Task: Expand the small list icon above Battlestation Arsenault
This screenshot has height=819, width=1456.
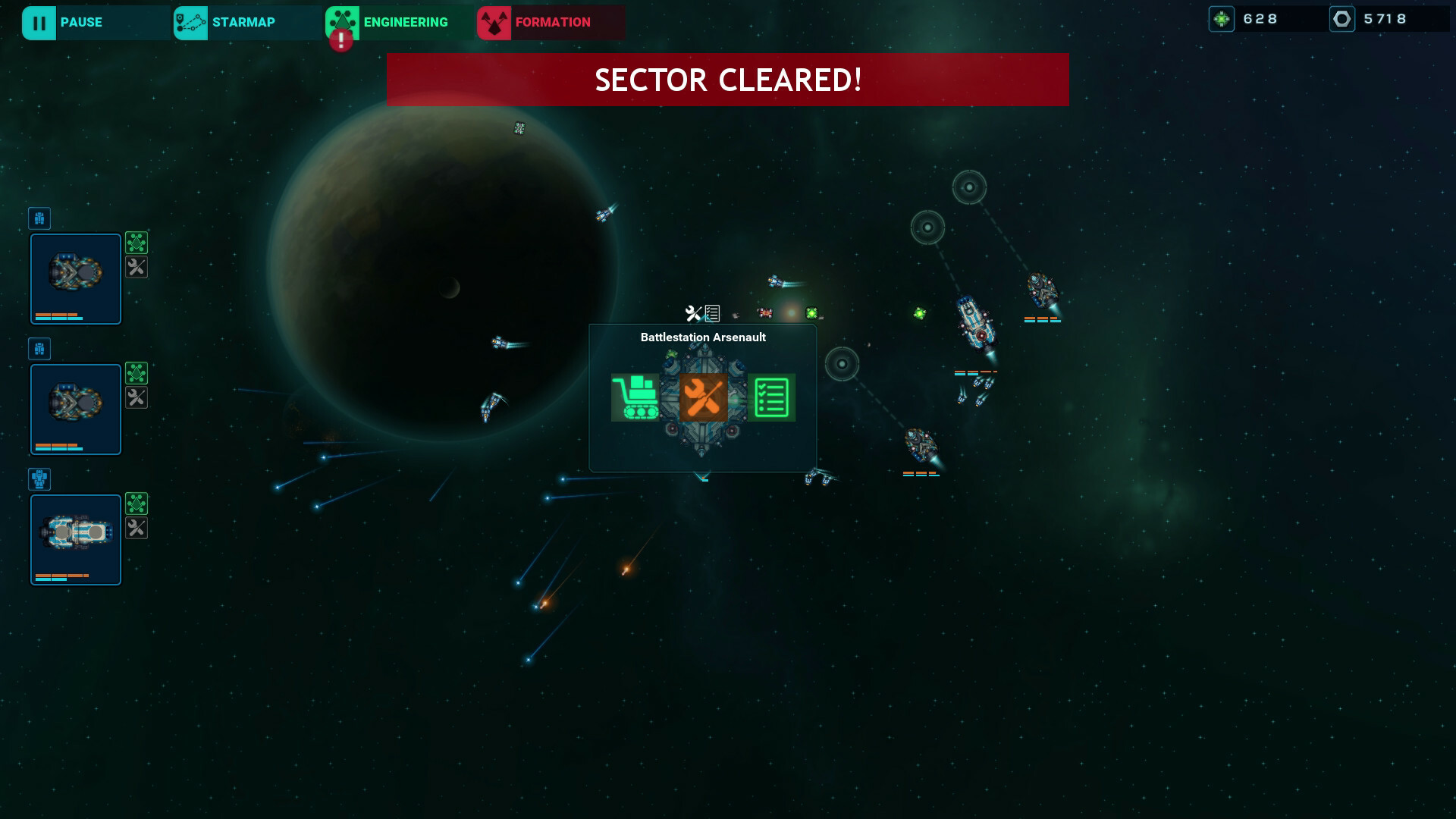Action: coord(711,312)
